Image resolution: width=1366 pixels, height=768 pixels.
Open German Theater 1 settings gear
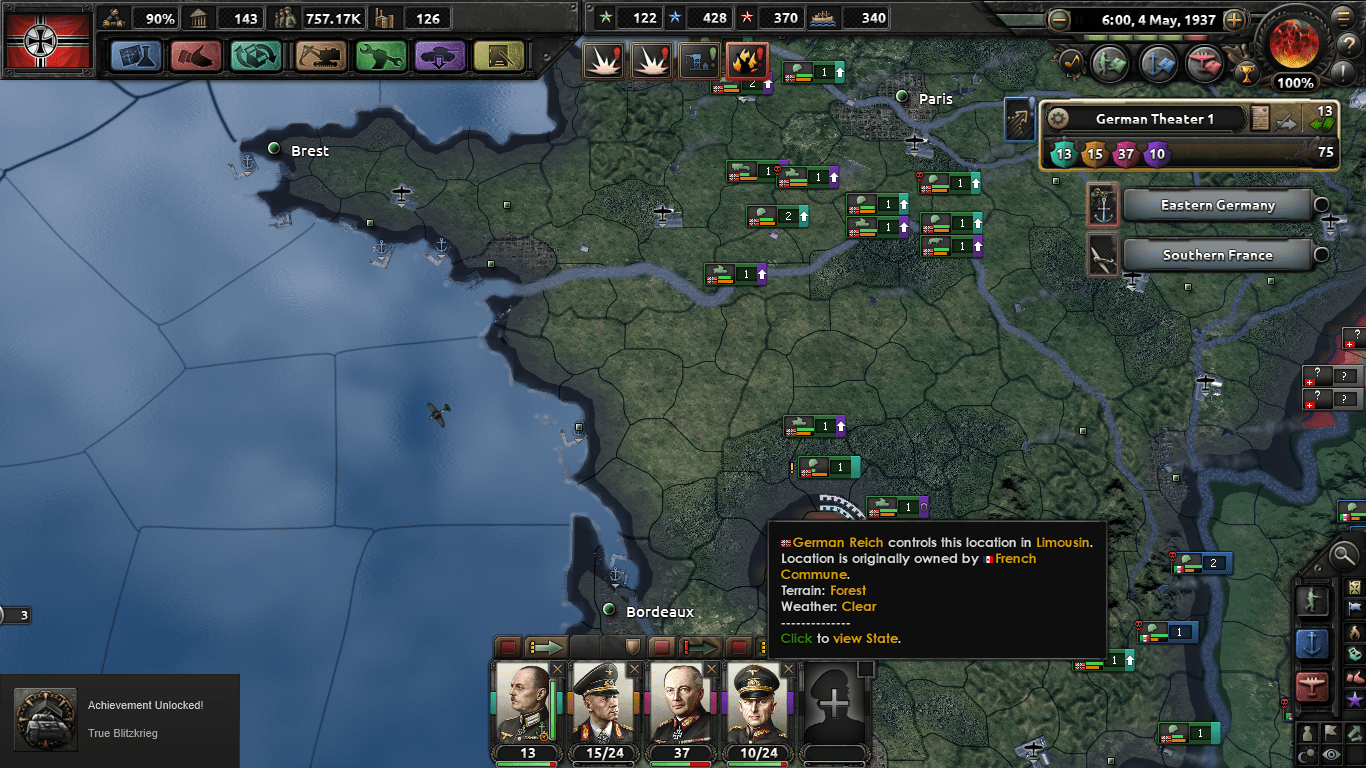click(x=1059, y=118)
